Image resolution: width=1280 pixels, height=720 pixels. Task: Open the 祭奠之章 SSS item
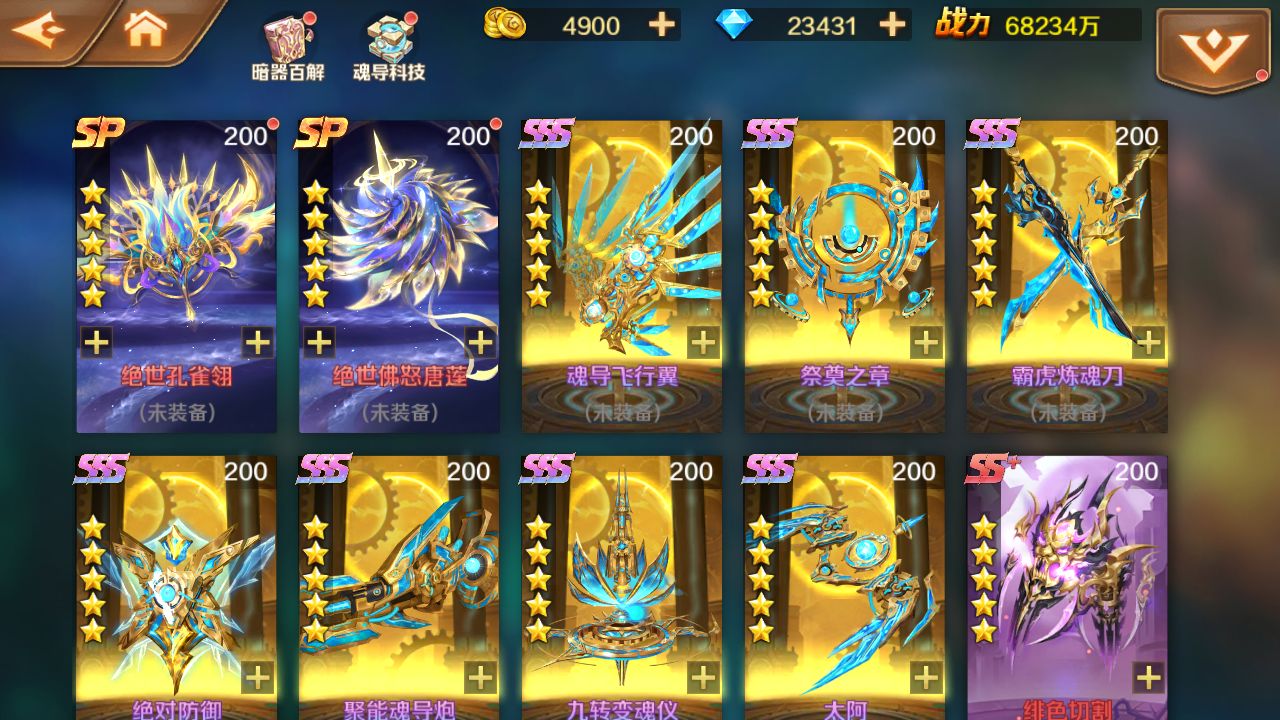point(842,270)
